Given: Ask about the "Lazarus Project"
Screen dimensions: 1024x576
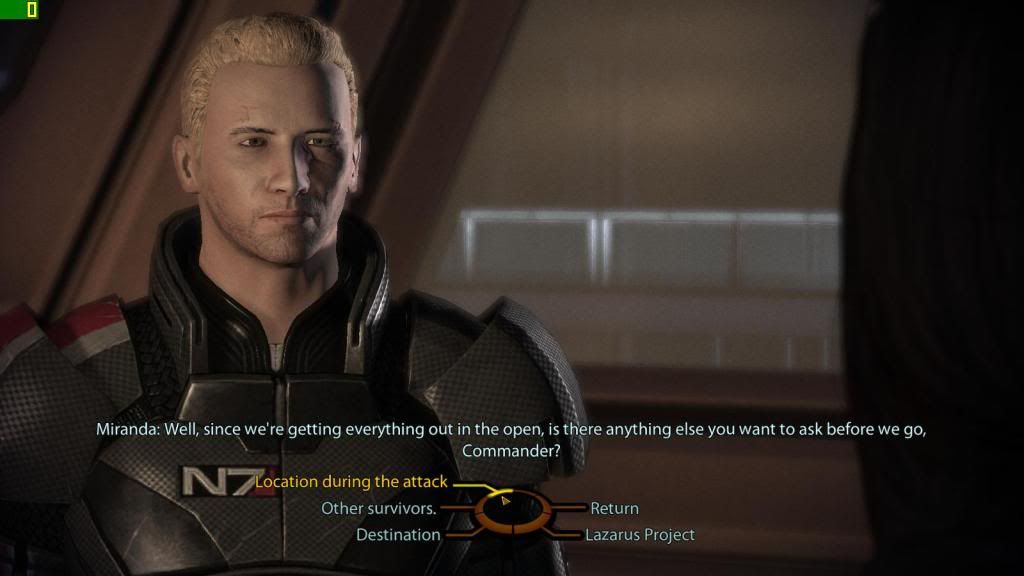Looking at the screenshot, I should pos(640,535).
